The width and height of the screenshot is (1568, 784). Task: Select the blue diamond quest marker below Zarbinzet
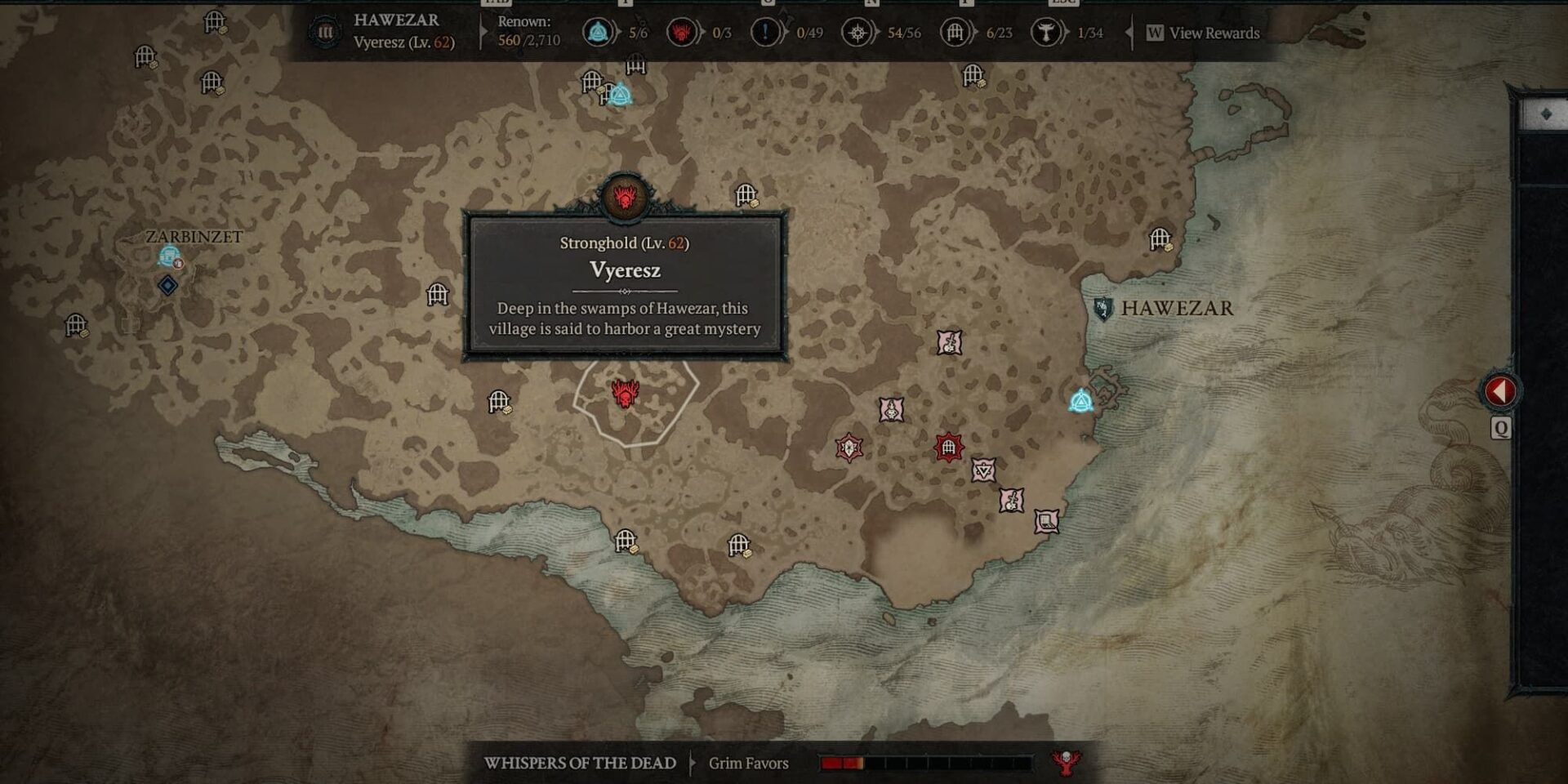click(167, 285)
